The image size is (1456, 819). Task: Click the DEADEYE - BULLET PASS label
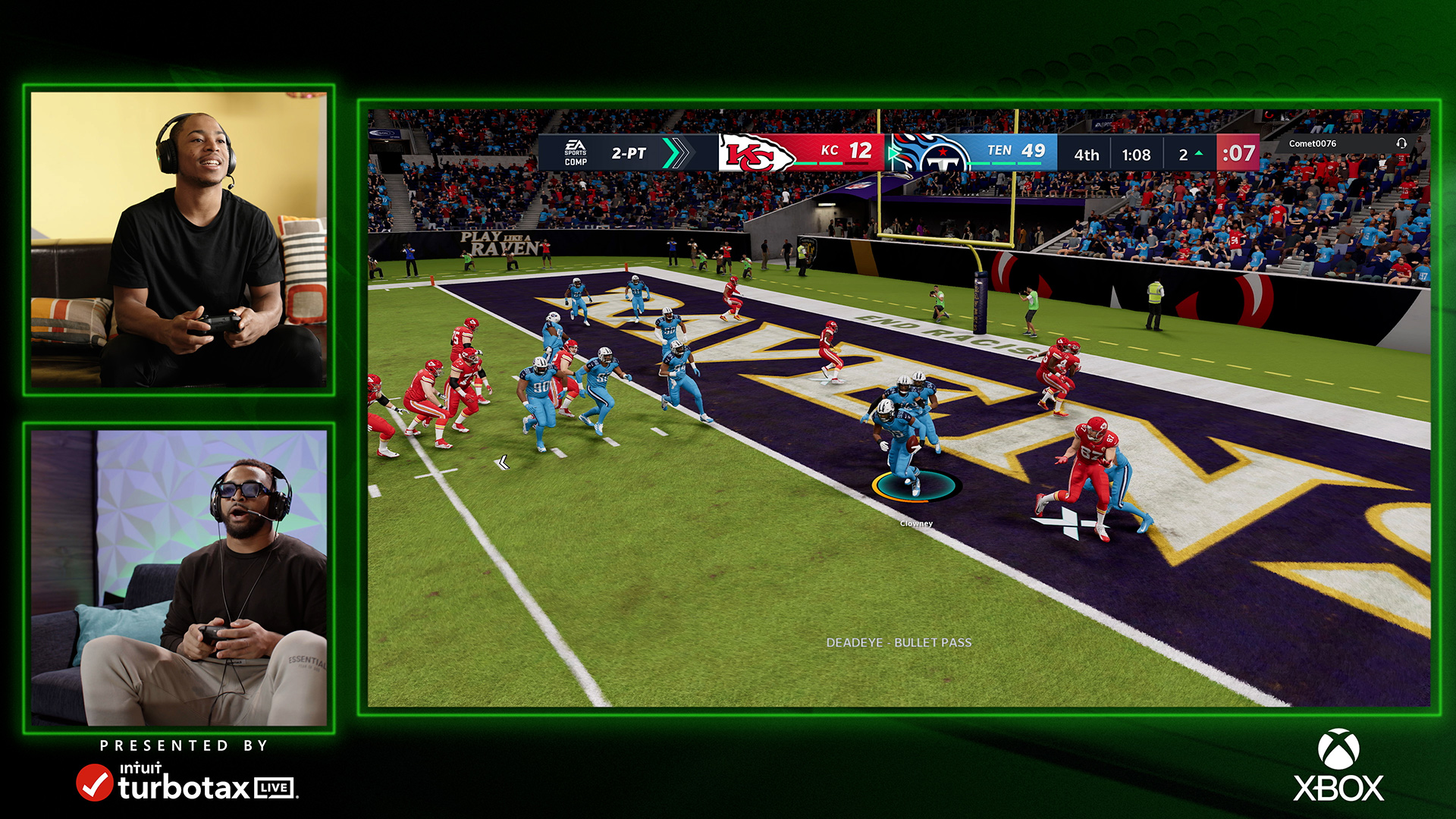point(899,643)
